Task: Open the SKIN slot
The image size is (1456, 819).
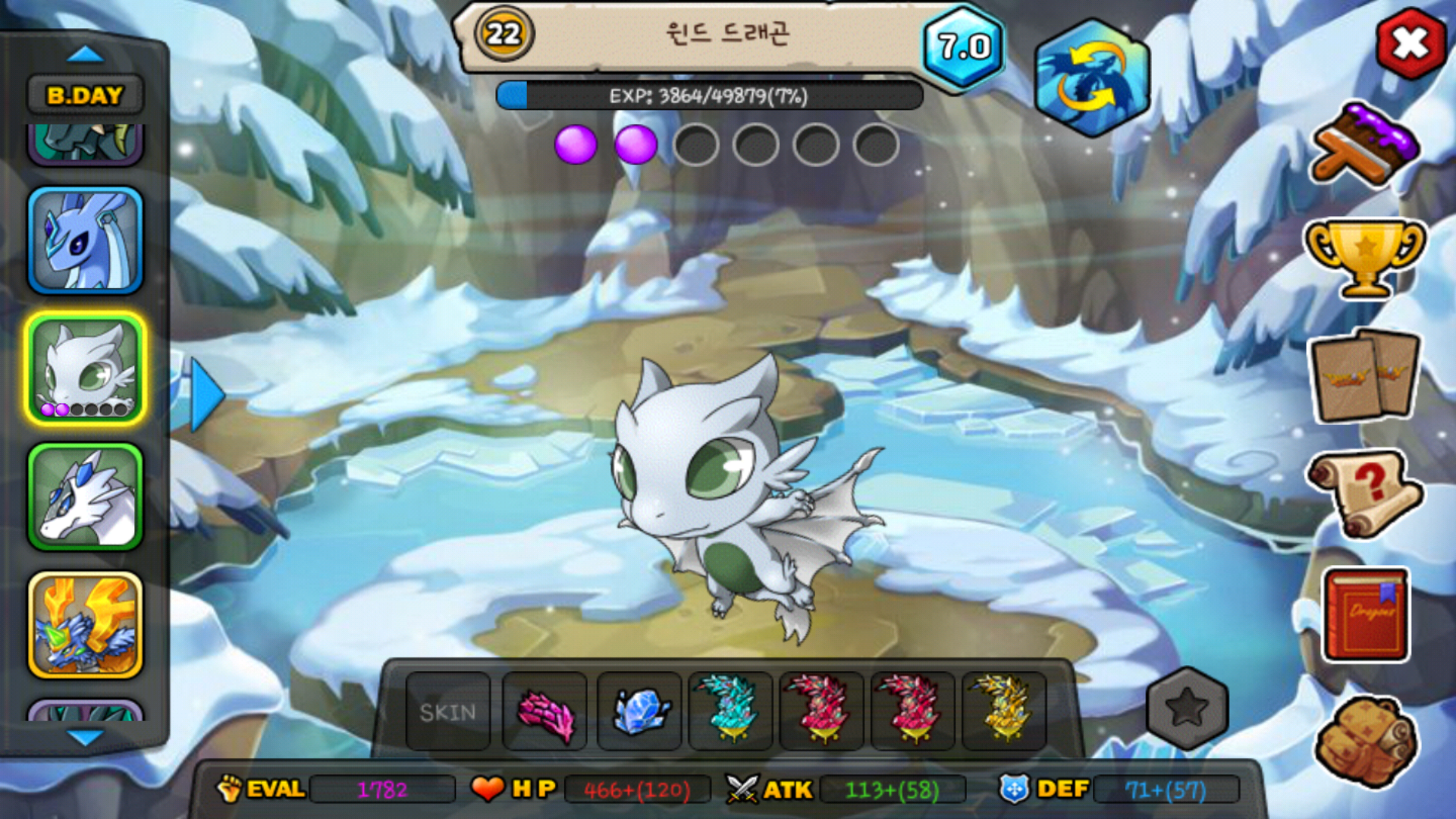Action: (x=448, y=711)
